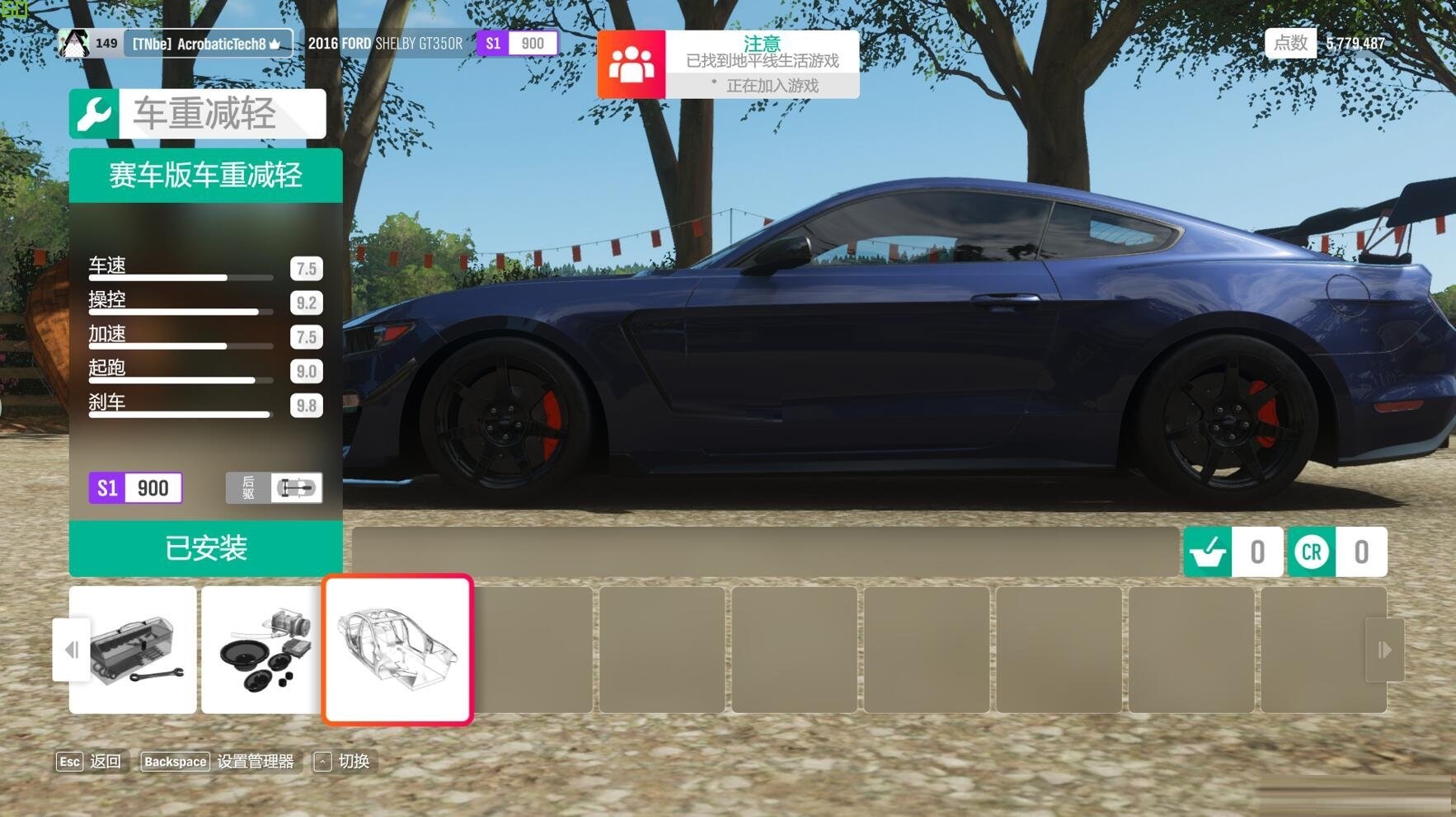Open the shopping cart icon

1208,552
